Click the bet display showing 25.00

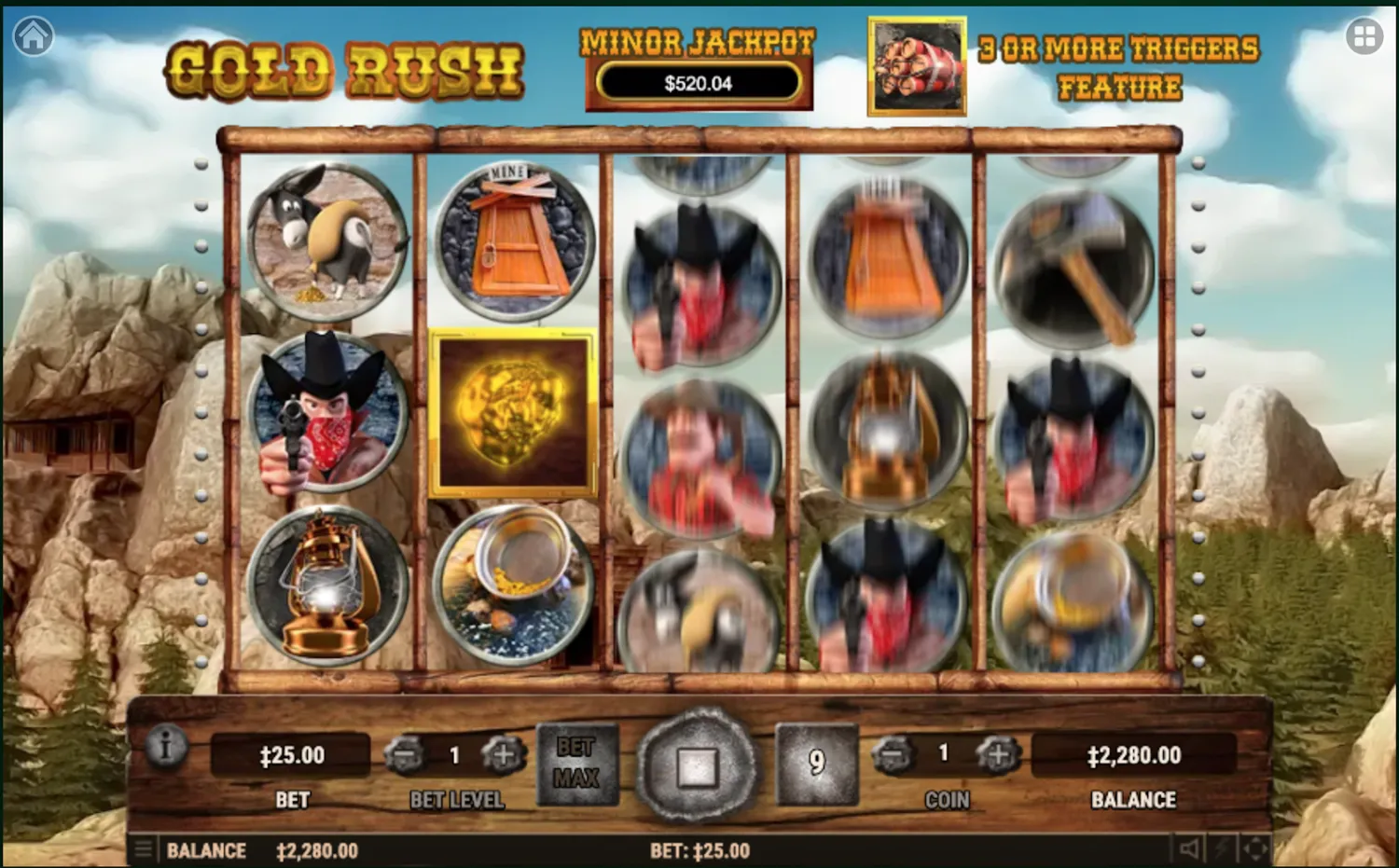(292, 755)
